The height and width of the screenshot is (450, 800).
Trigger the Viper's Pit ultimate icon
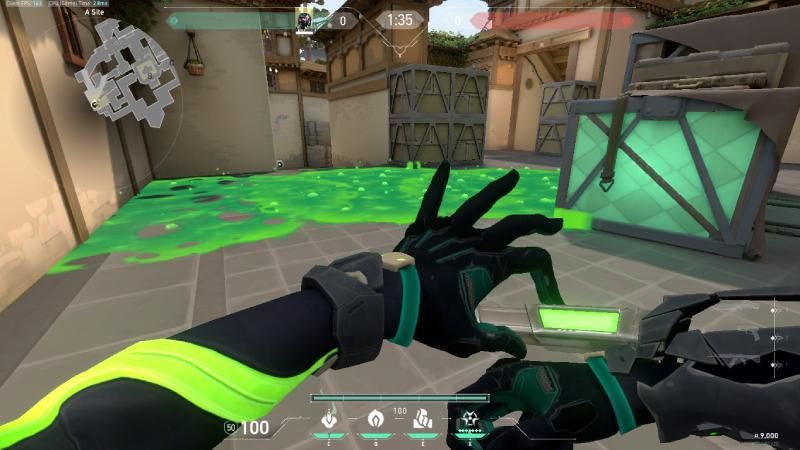pos(469,420)
